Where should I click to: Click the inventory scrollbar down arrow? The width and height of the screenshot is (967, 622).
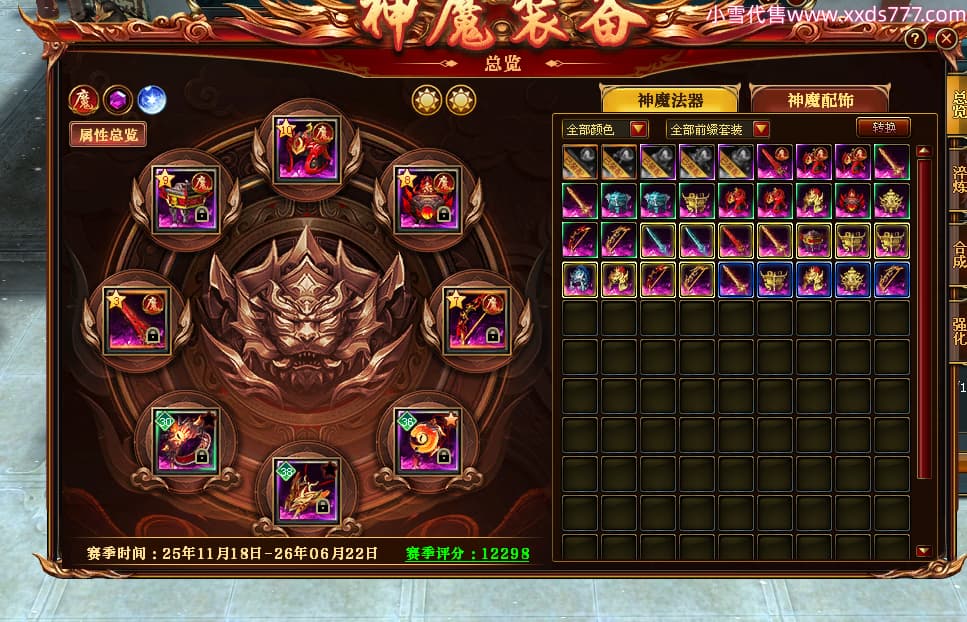pyautogui.click(x=923, y=551)
